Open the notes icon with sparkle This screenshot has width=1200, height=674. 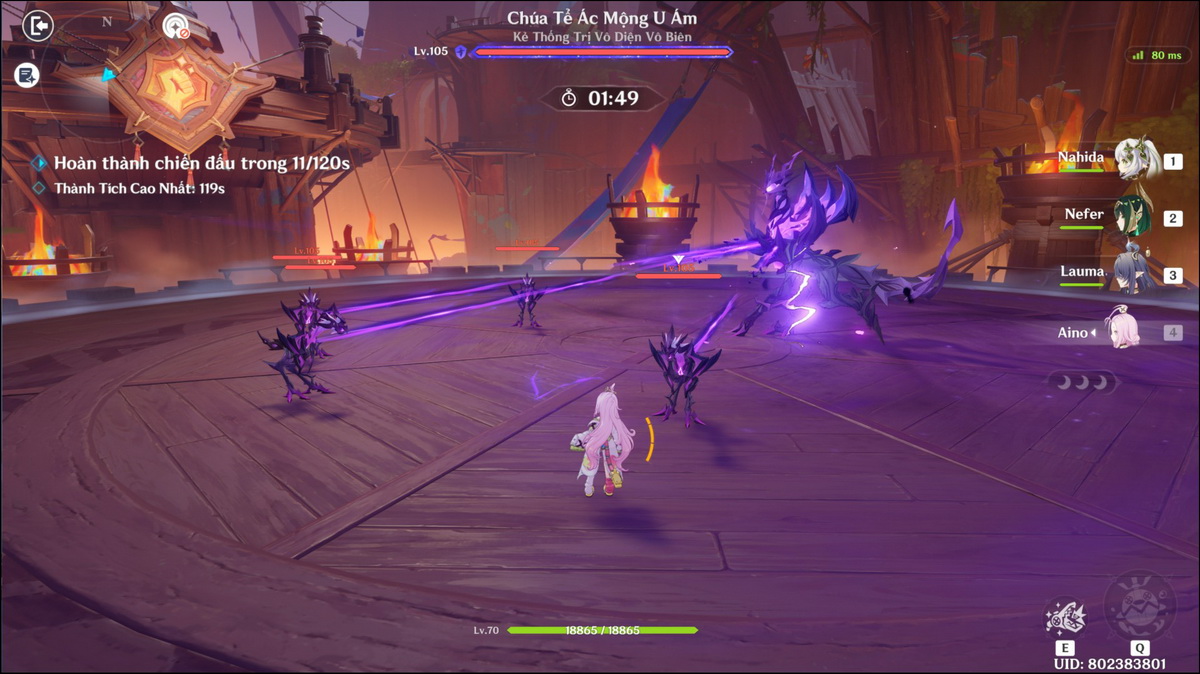click(27, 74)
